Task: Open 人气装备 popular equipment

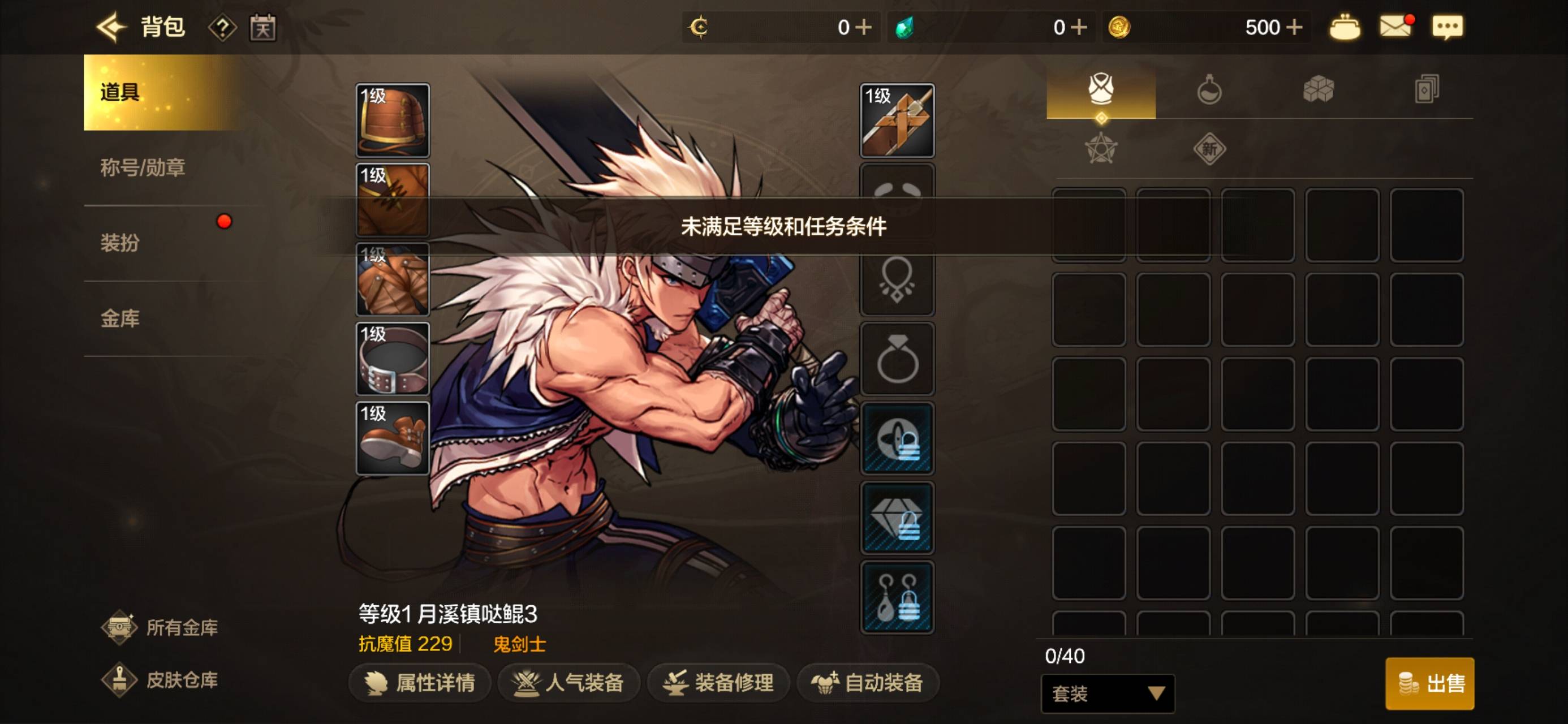Action: pos(568,683)
